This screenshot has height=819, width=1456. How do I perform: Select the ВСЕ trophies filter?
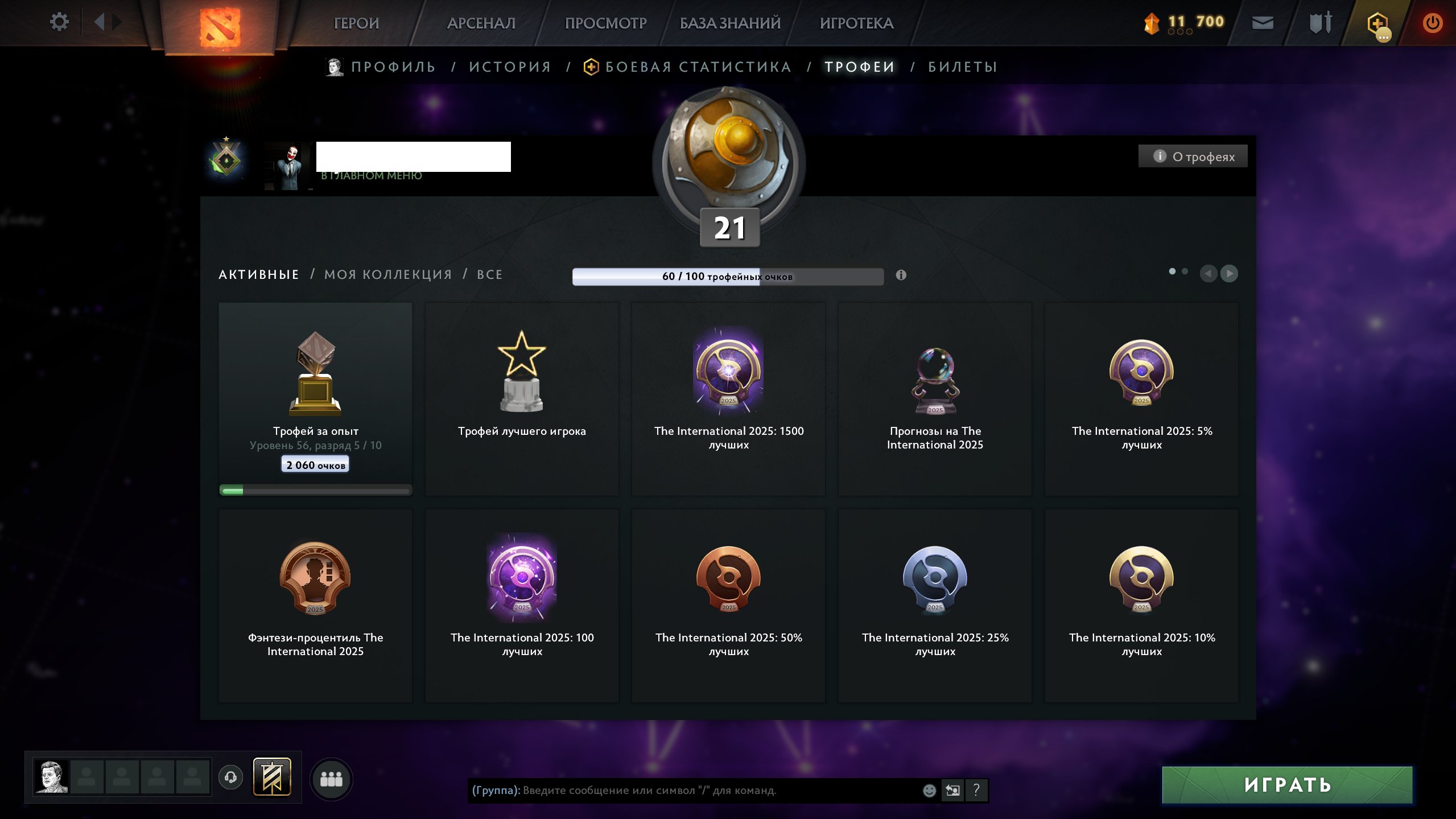pyautogui.click(x=490, y=274)
